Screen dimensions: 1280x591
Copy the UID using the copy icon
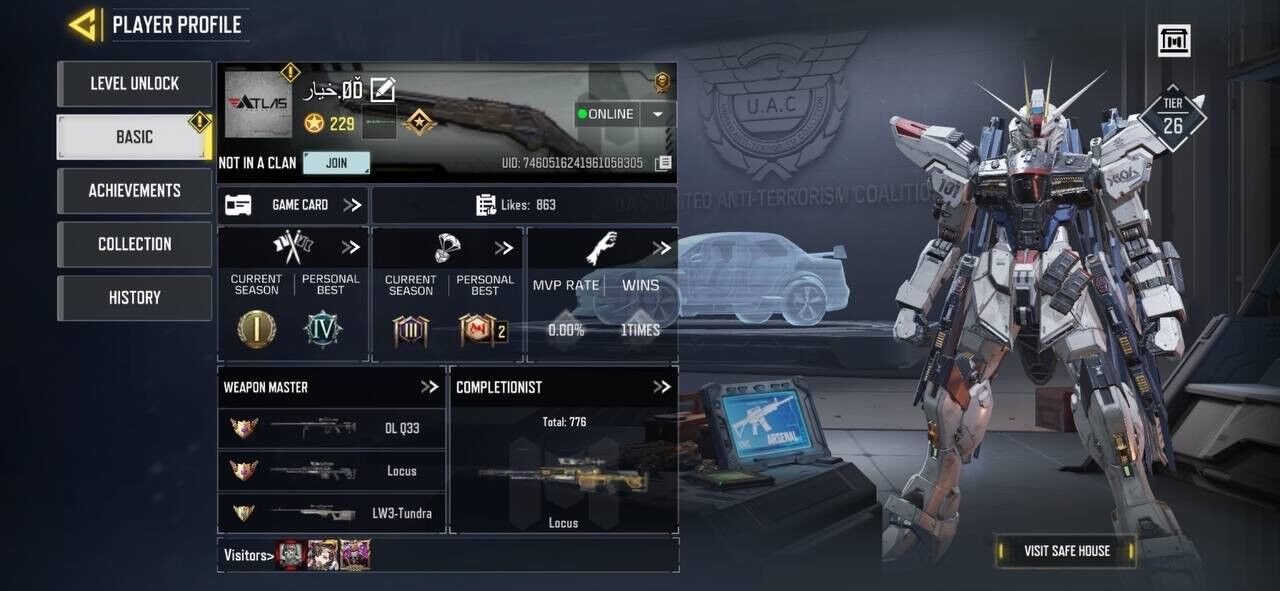(662, 163)
